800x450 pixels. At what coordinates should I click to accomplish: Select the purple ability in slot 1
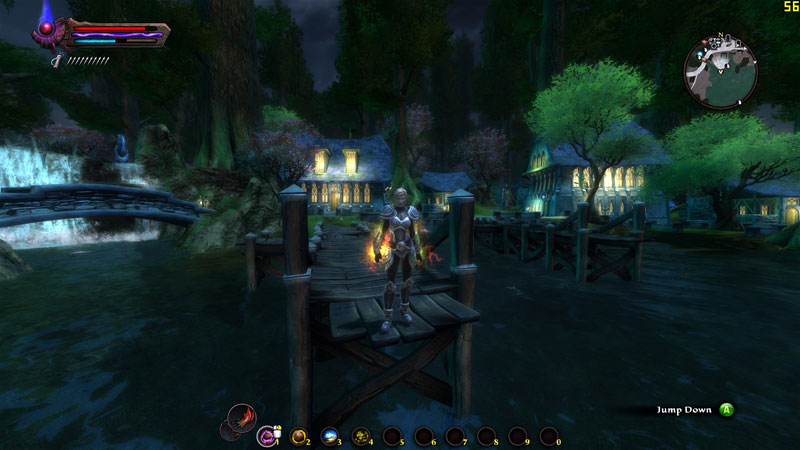[x=267, y=435]
